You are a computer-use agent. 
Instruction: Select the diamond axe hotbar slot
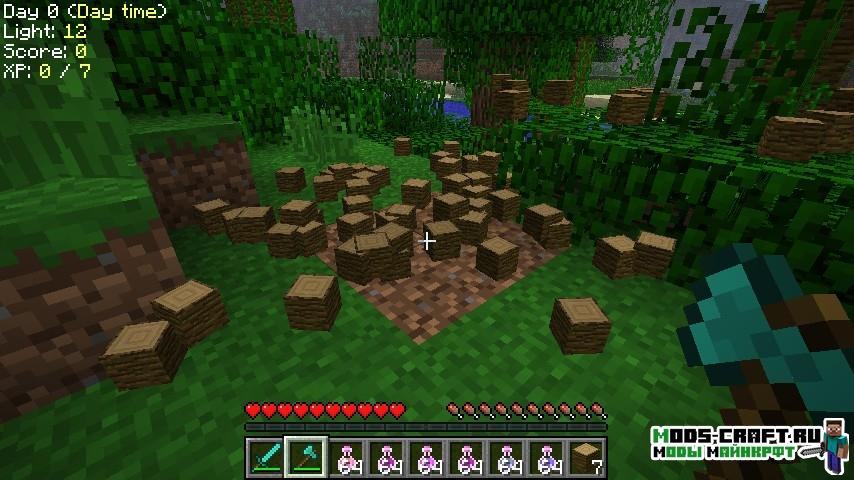(305, 458)
